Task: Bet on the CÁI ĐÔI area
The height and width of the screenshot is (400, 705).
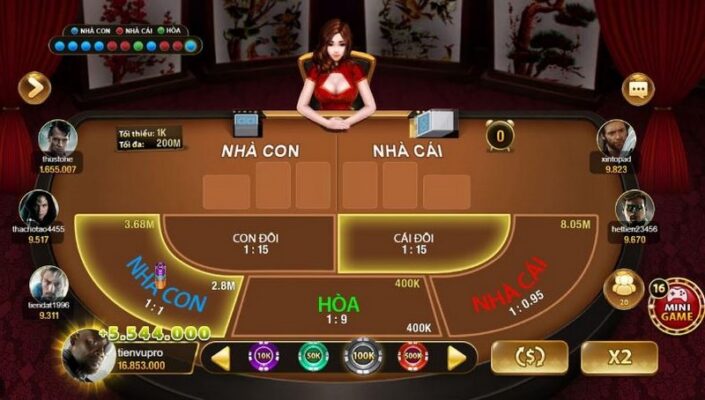Action: 414,243
